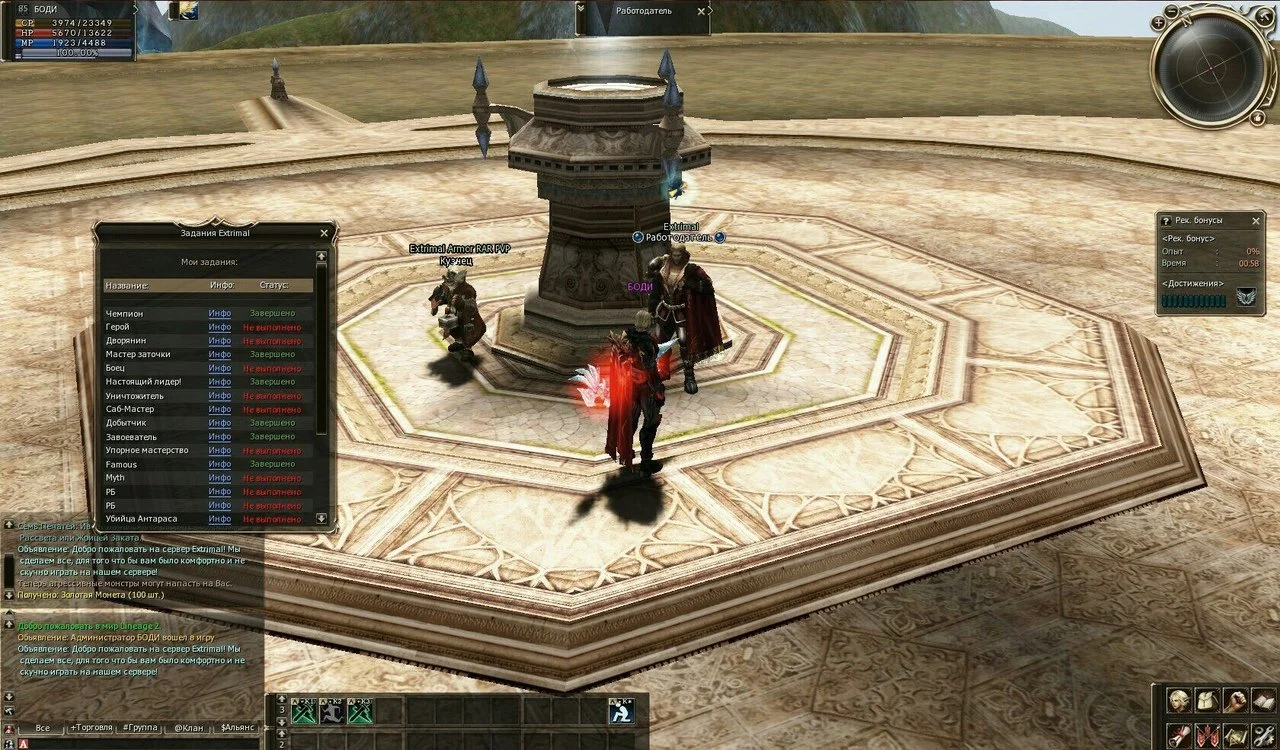This screenshot has height=750, width=1280.
Task: Click Инфо link for the Famous quest
Action: [220, 464]
